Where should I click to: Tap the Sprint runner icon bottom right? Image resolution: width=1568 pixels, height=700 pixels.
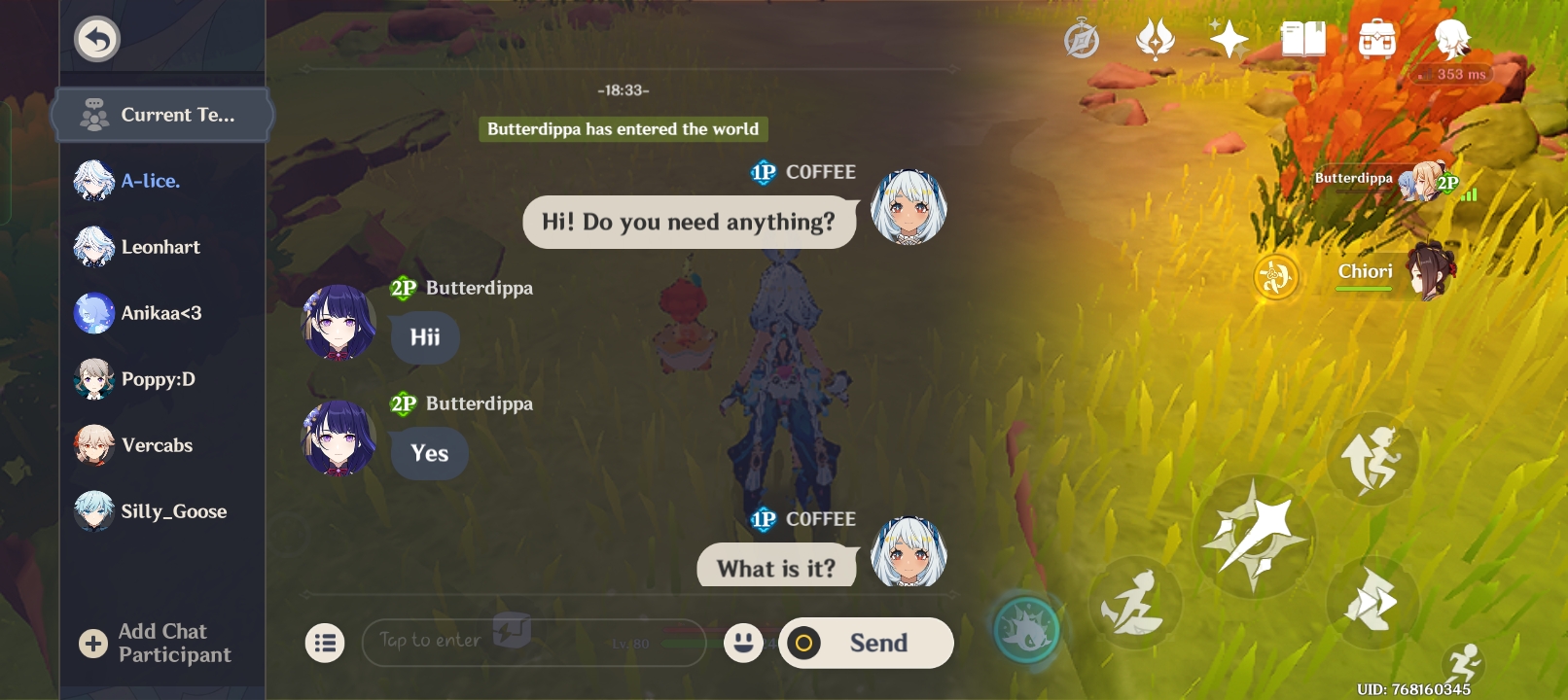1463,660
